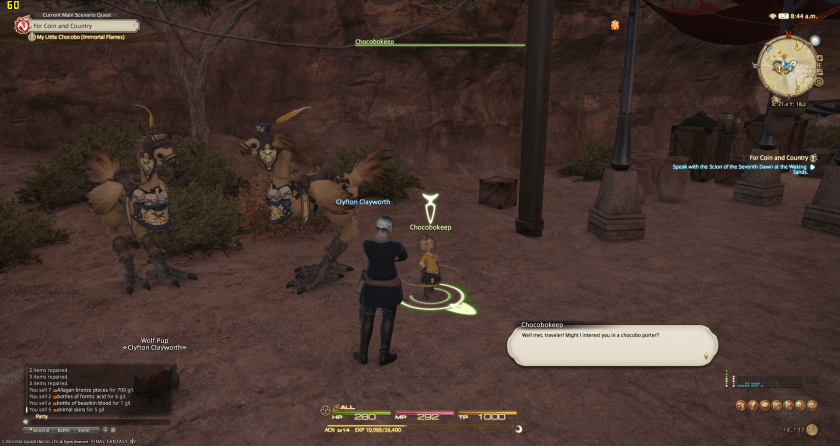This screenshot has width=840, height=446.
Task: Open the For Coin and Country main scenario quest
Action: pos(80,26)
